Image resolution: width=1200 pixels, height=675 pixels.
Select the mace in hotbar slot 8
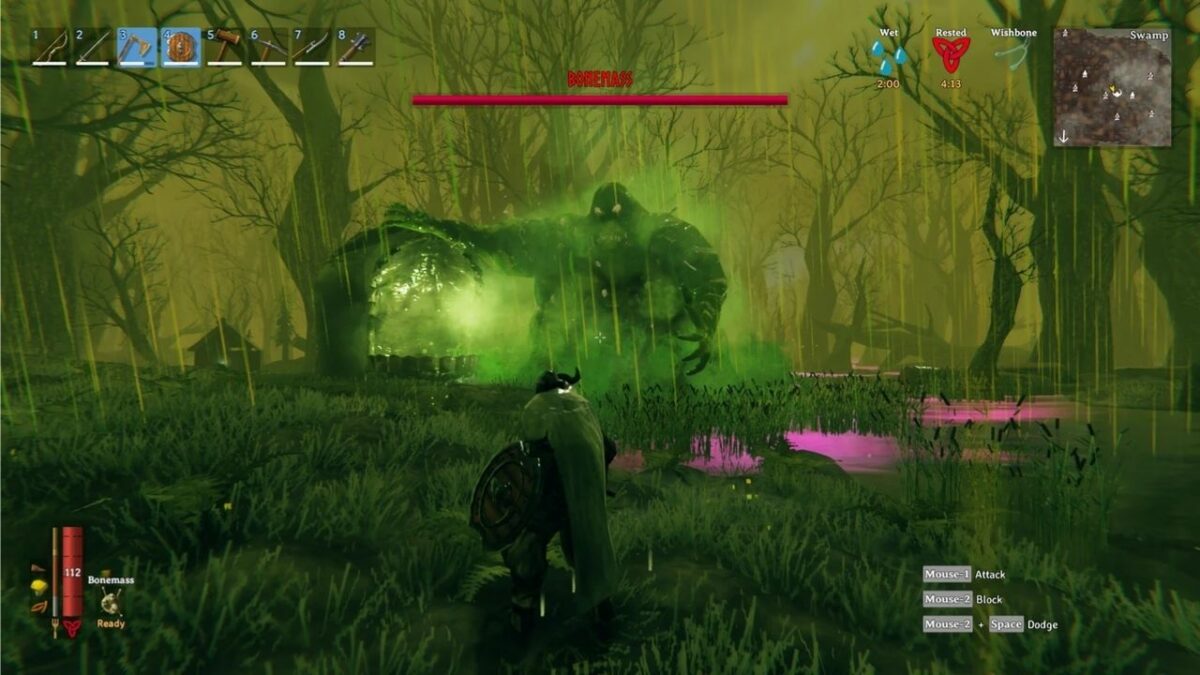pos(356,47)
